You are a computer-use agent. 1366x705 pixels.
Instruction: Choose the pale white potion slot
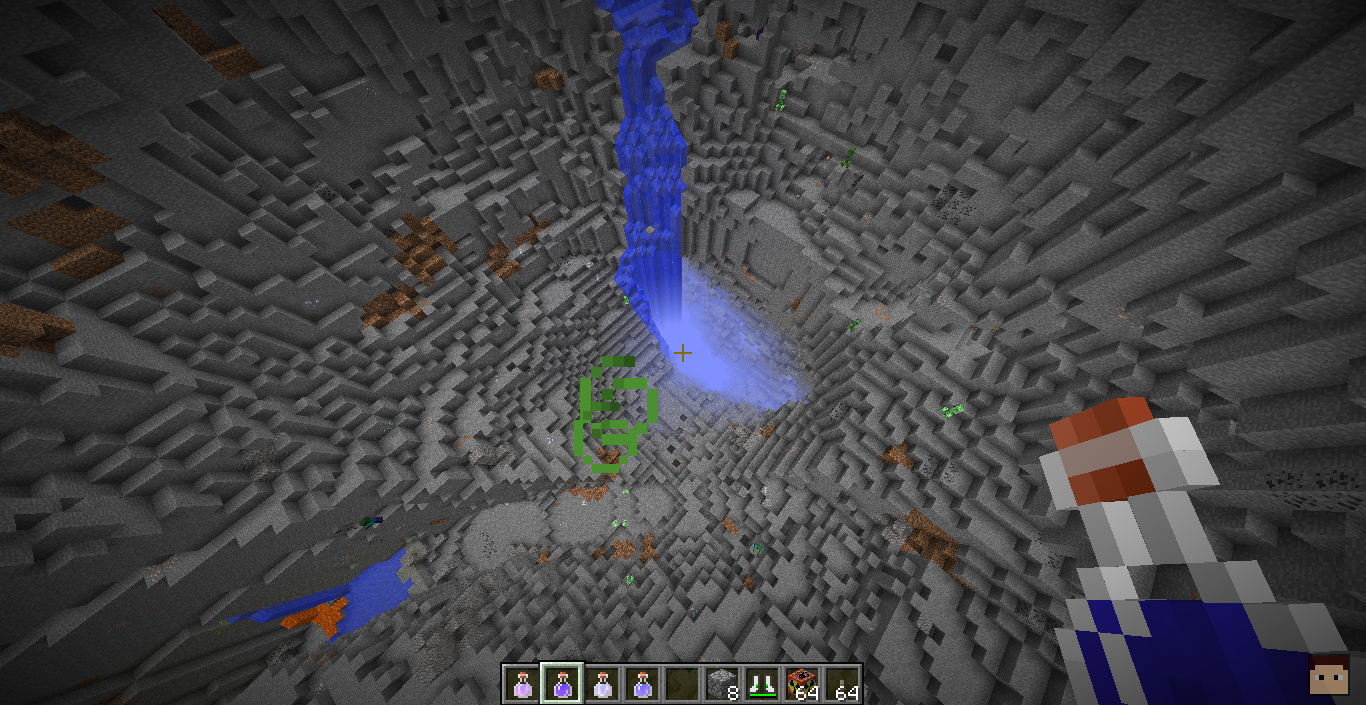tap(601, 685)
